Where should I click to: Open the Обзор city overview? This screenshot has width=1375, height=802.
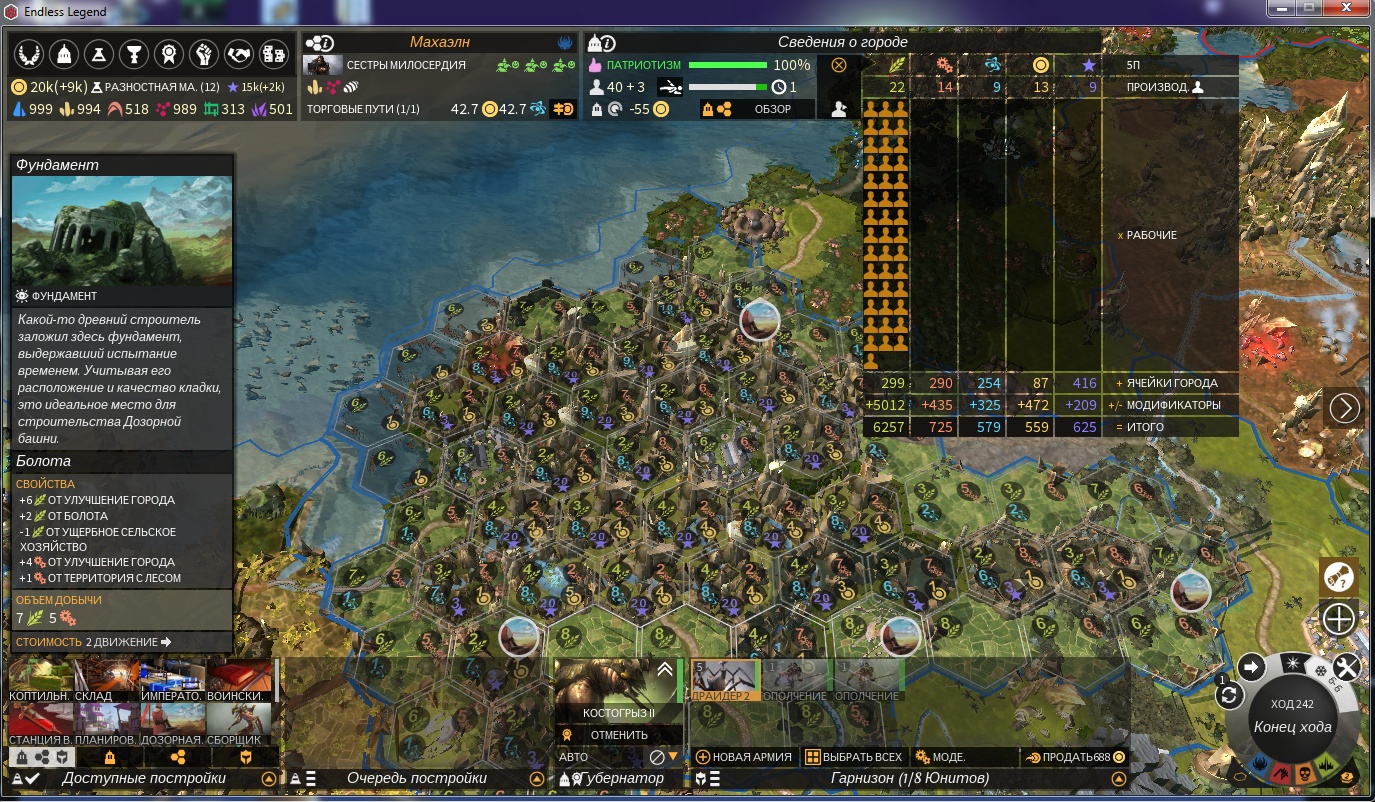(772, 109)
